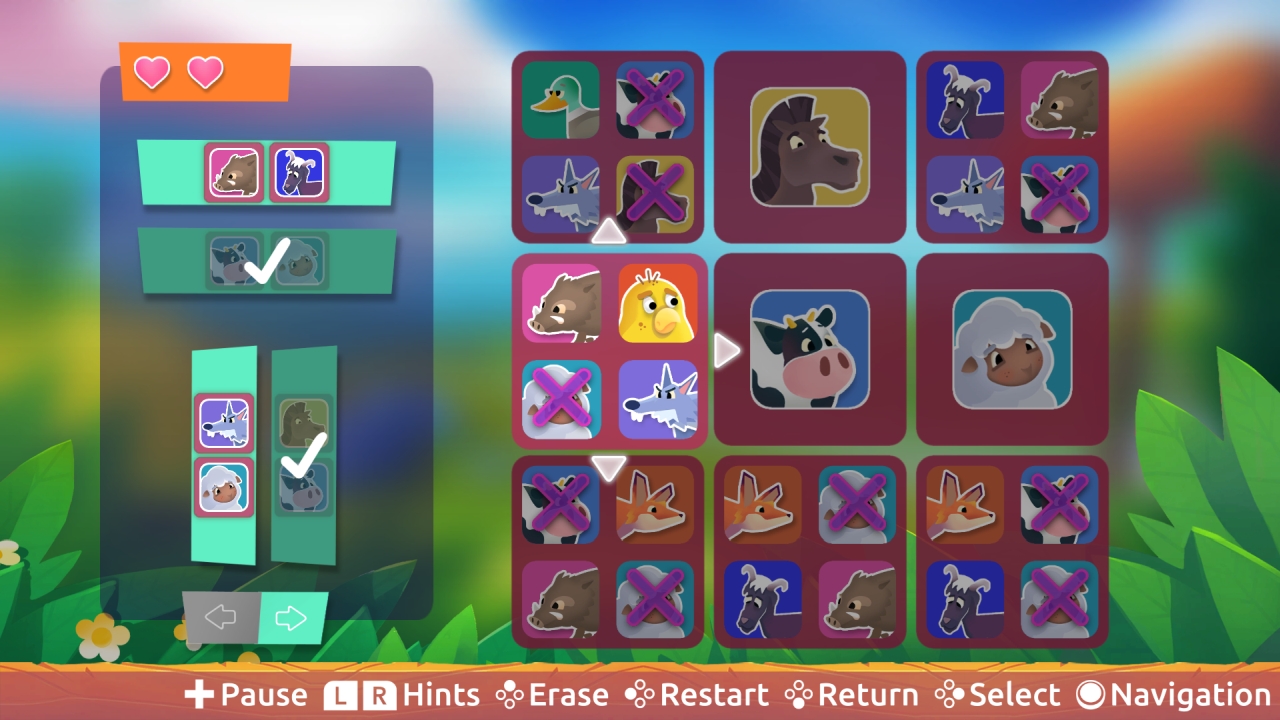Click the goat candidate in the bottom-right cell
Image resolution: width=1280 pixels, height=720 pixels.
(965, 600)
